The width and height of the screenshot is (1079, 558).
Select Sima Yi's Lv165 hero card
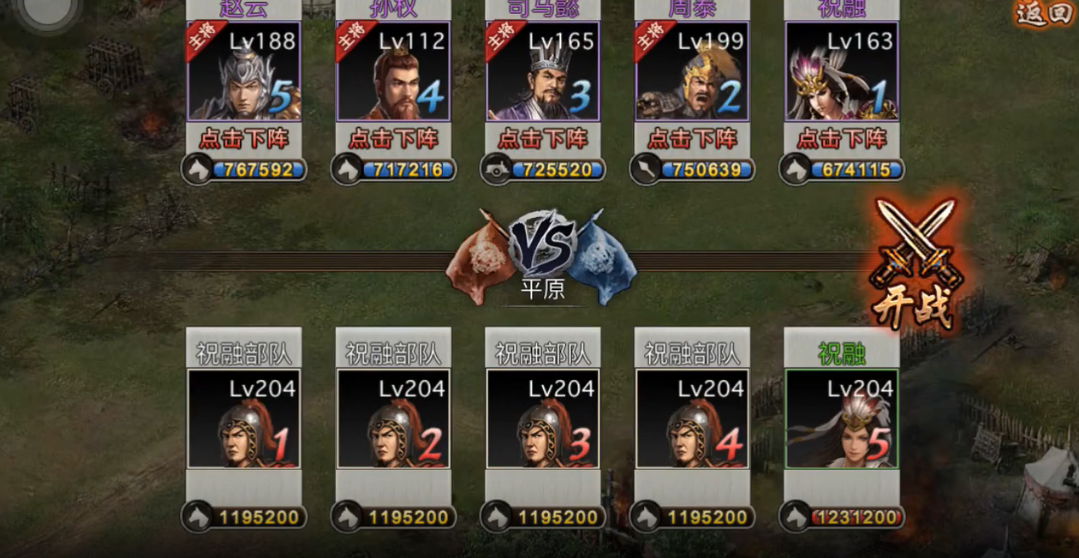[543, 72]
